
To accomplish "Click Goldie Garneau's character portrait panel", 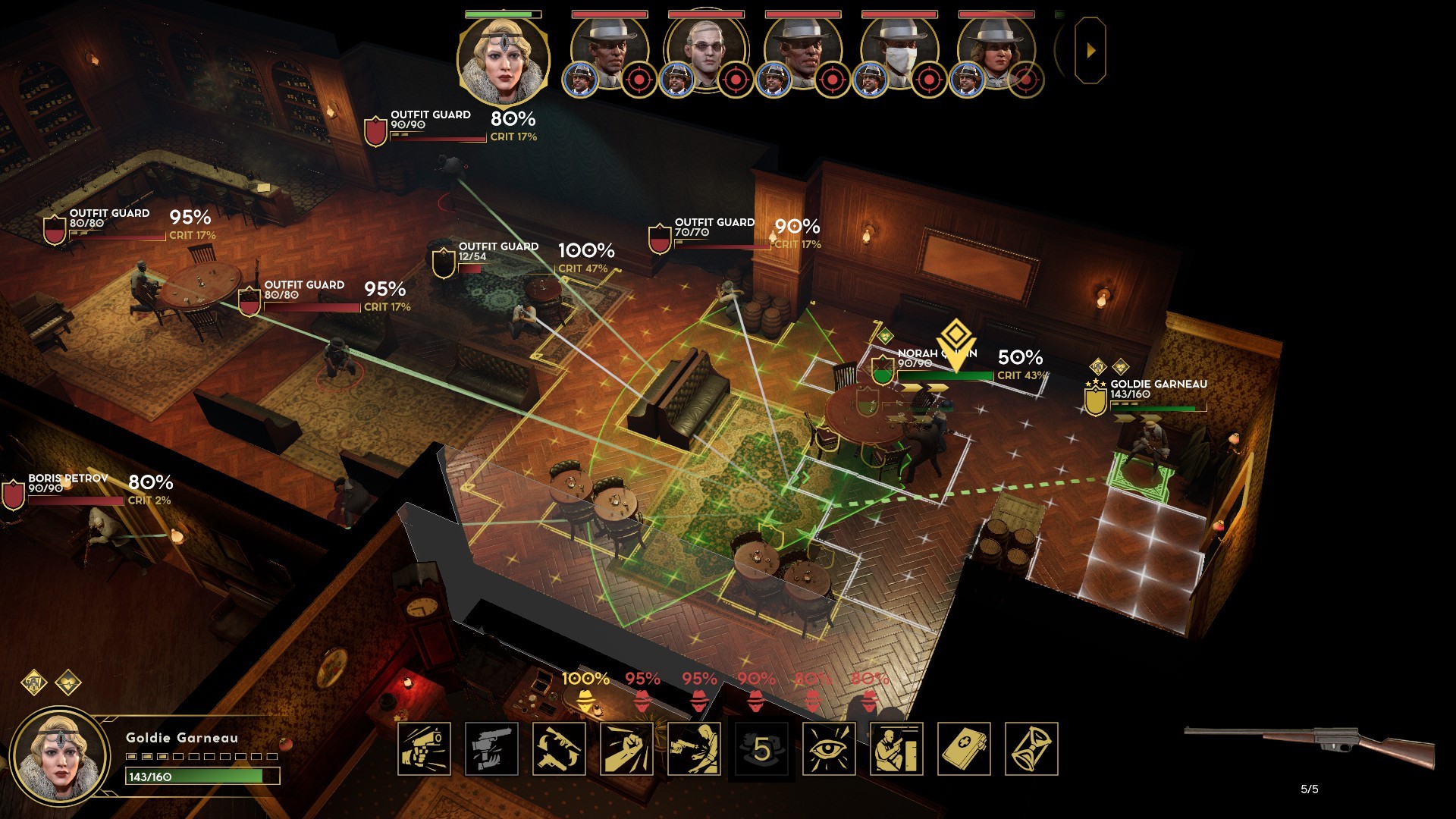I will coord(59,756).
